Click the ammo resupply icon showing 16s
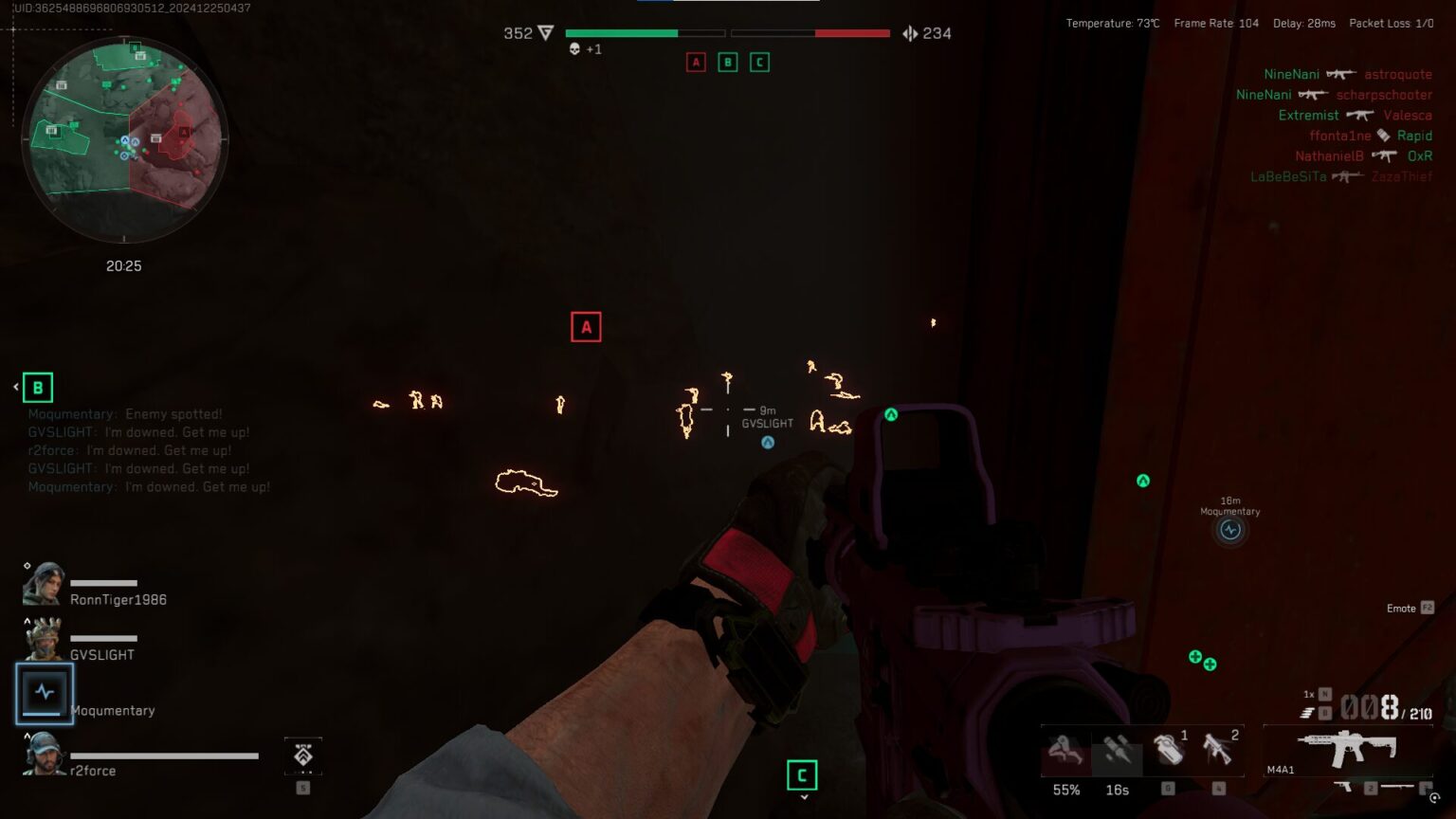This screenshot has width=1456, height=819. click(x=1117, y=751)
